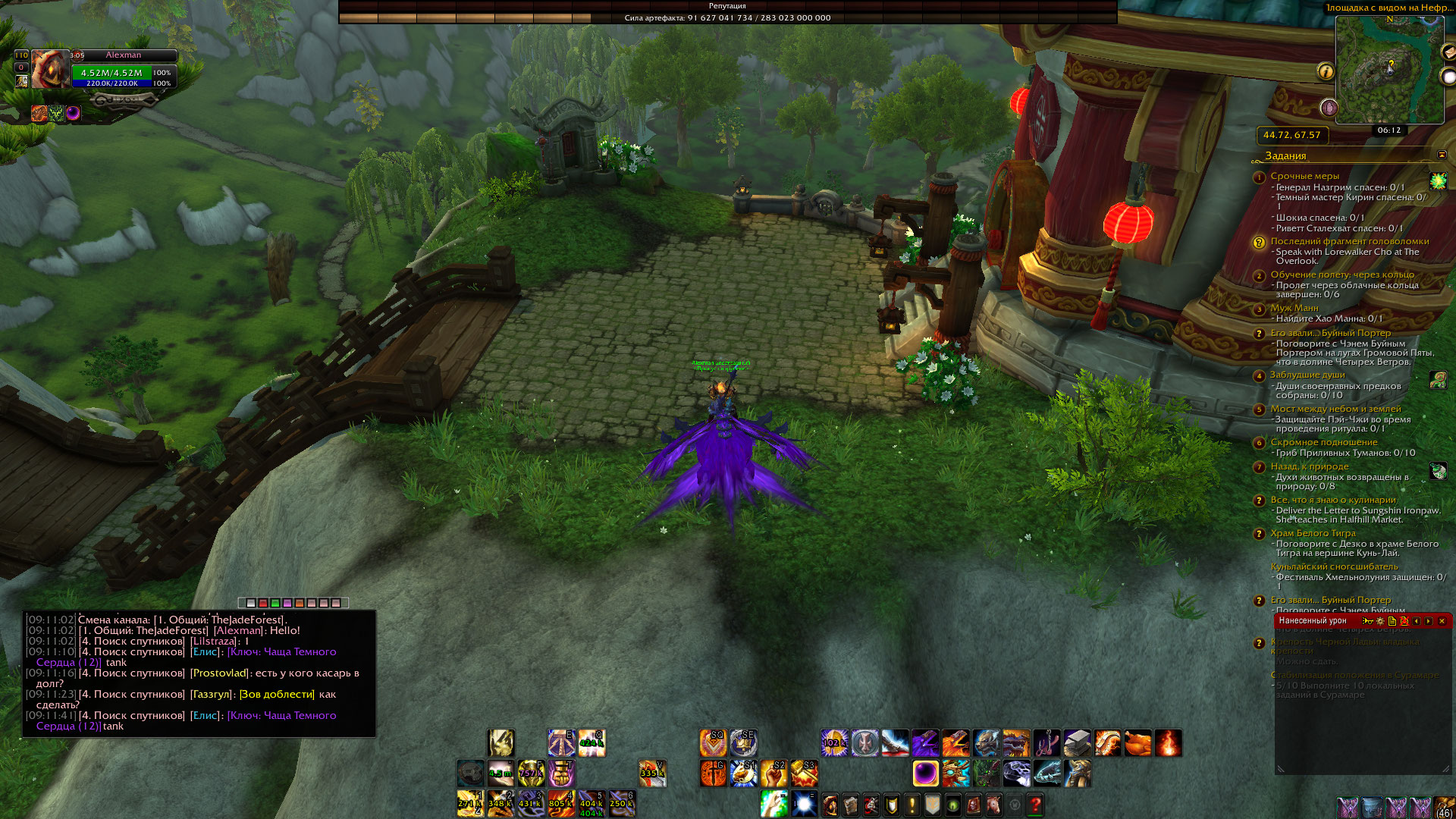This screenshot has width=1456, height=819.
Task: Click the yellow exclamation mark micro menu button
Action: pyautogui.click(x=912, y=804)
